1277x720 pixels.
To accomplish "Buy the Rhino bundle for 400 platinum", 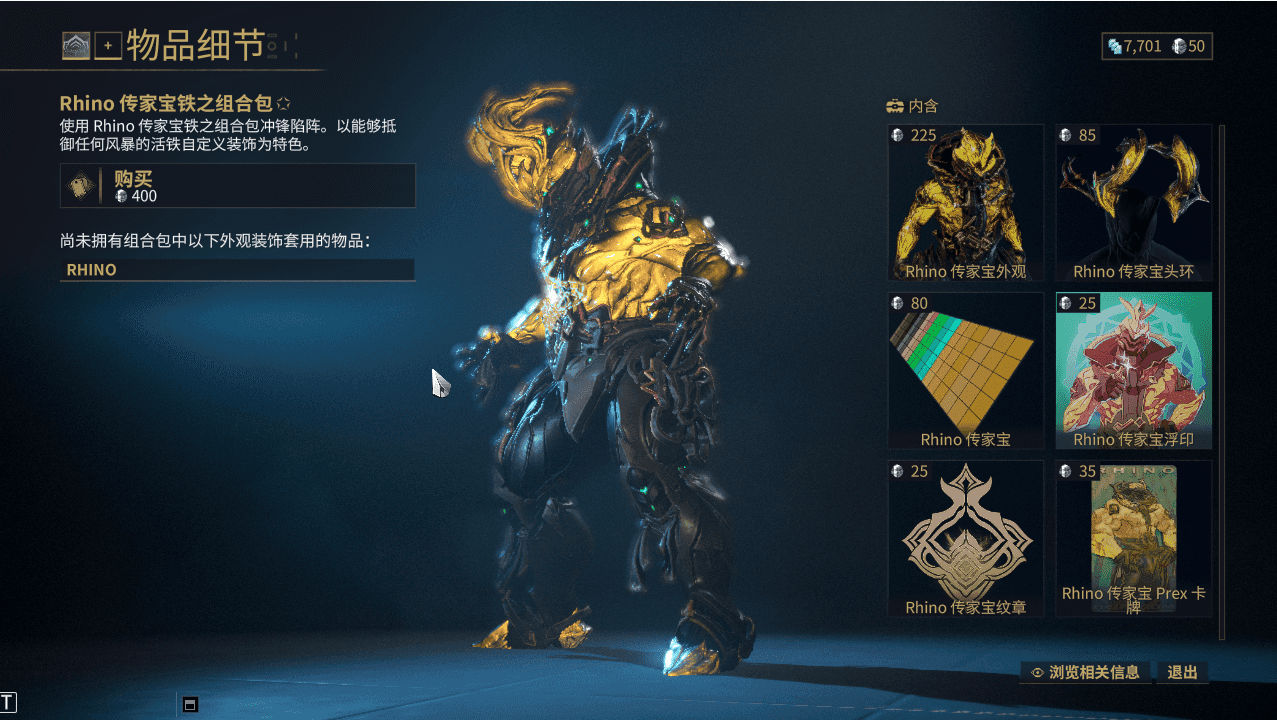I will click(x=237, y=186).
